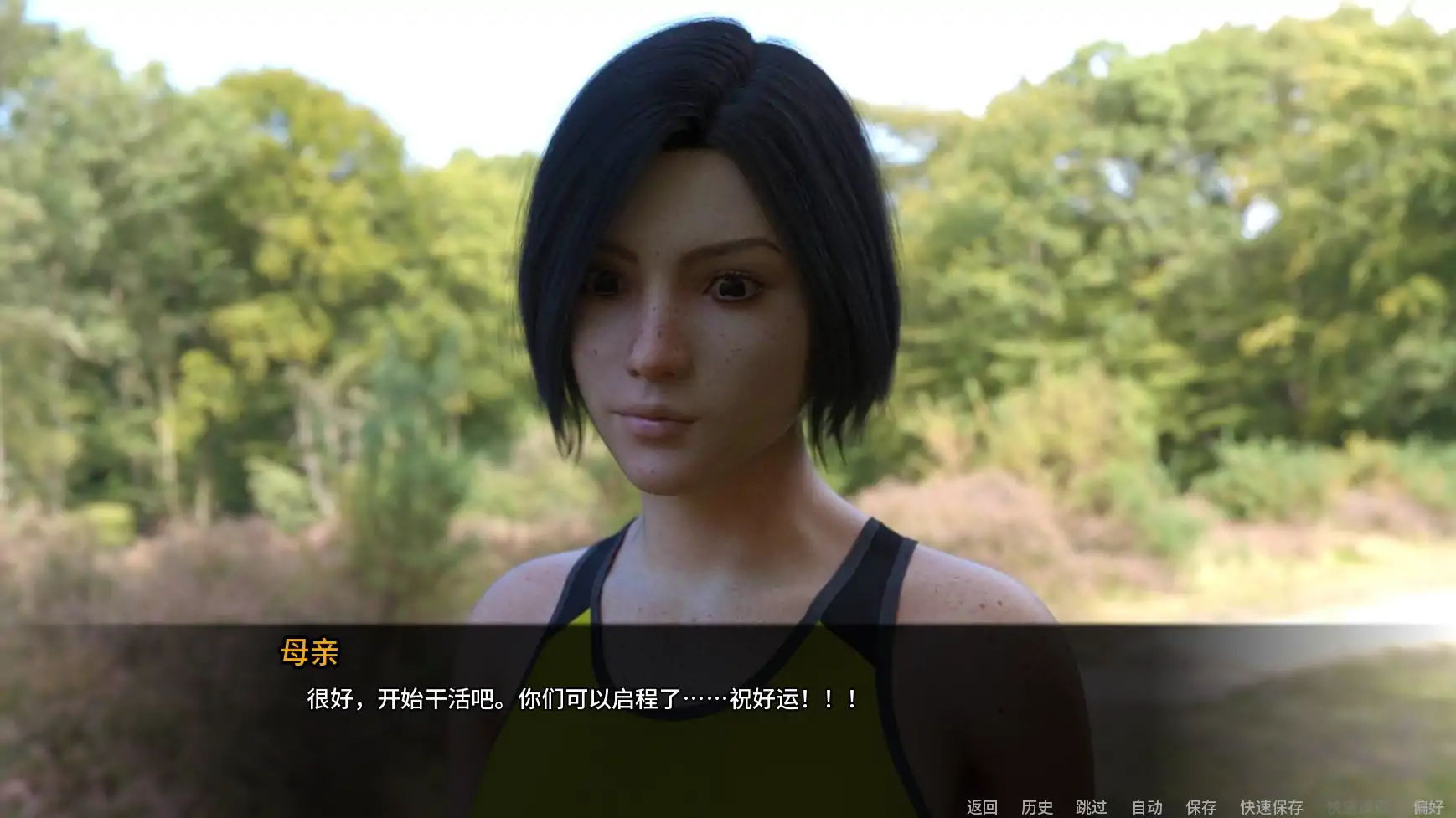The image size is (1456, 818).
Task: Click 历史 to review previous dialogue
Action: tap(1036, 809)
